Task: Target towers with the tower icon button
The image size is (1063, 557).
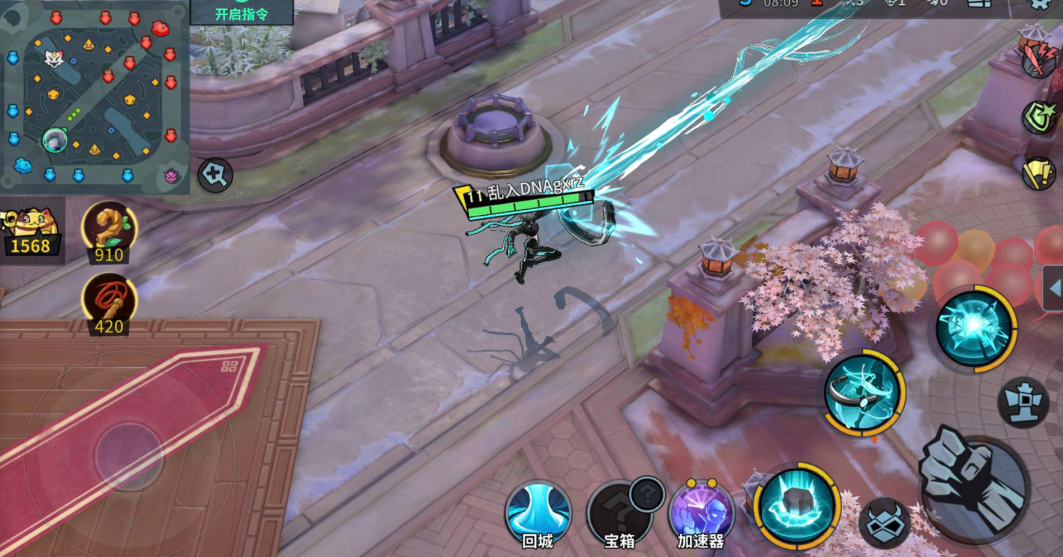Action: pos(1023,401)
